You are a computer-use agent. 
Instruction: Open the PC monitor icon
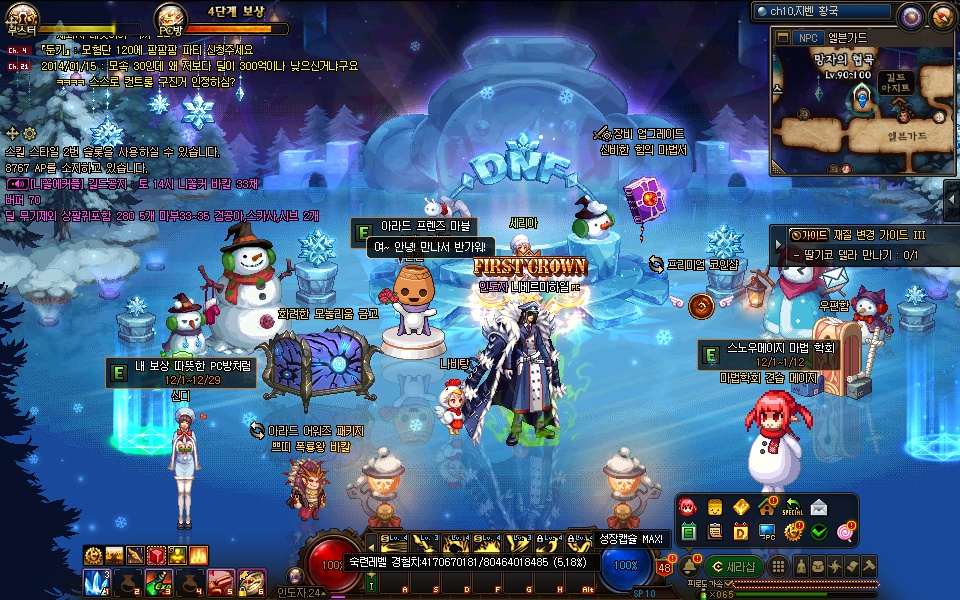(767, 531)
